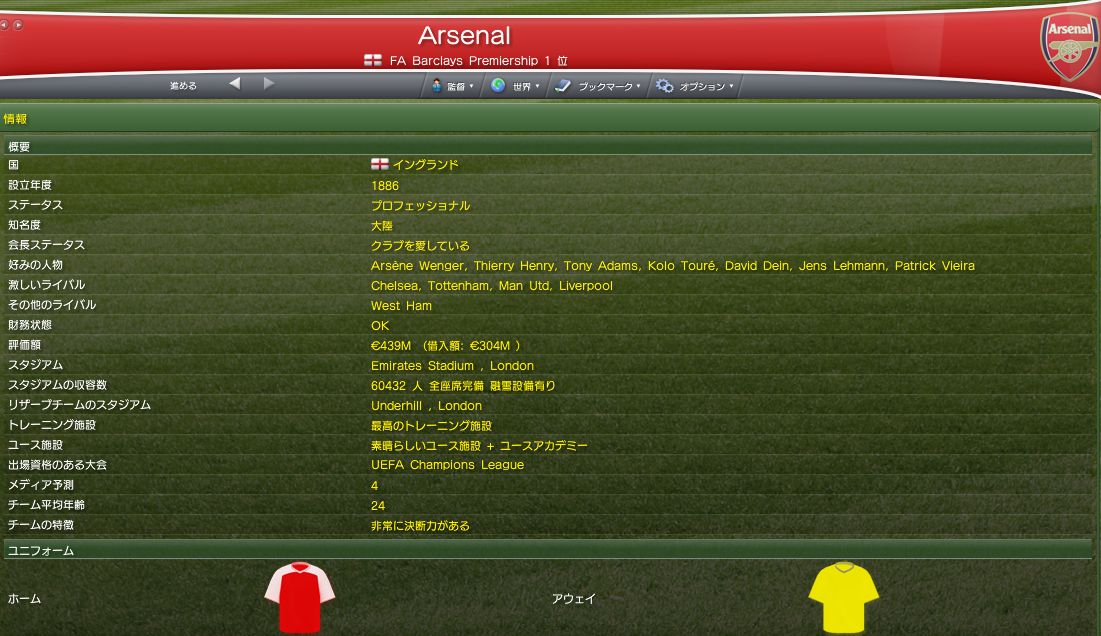Image resolution: width=1101 pixels, height=636 pixels.
Task: Go forward with the right arrow
Action: (x=269, y=84)
